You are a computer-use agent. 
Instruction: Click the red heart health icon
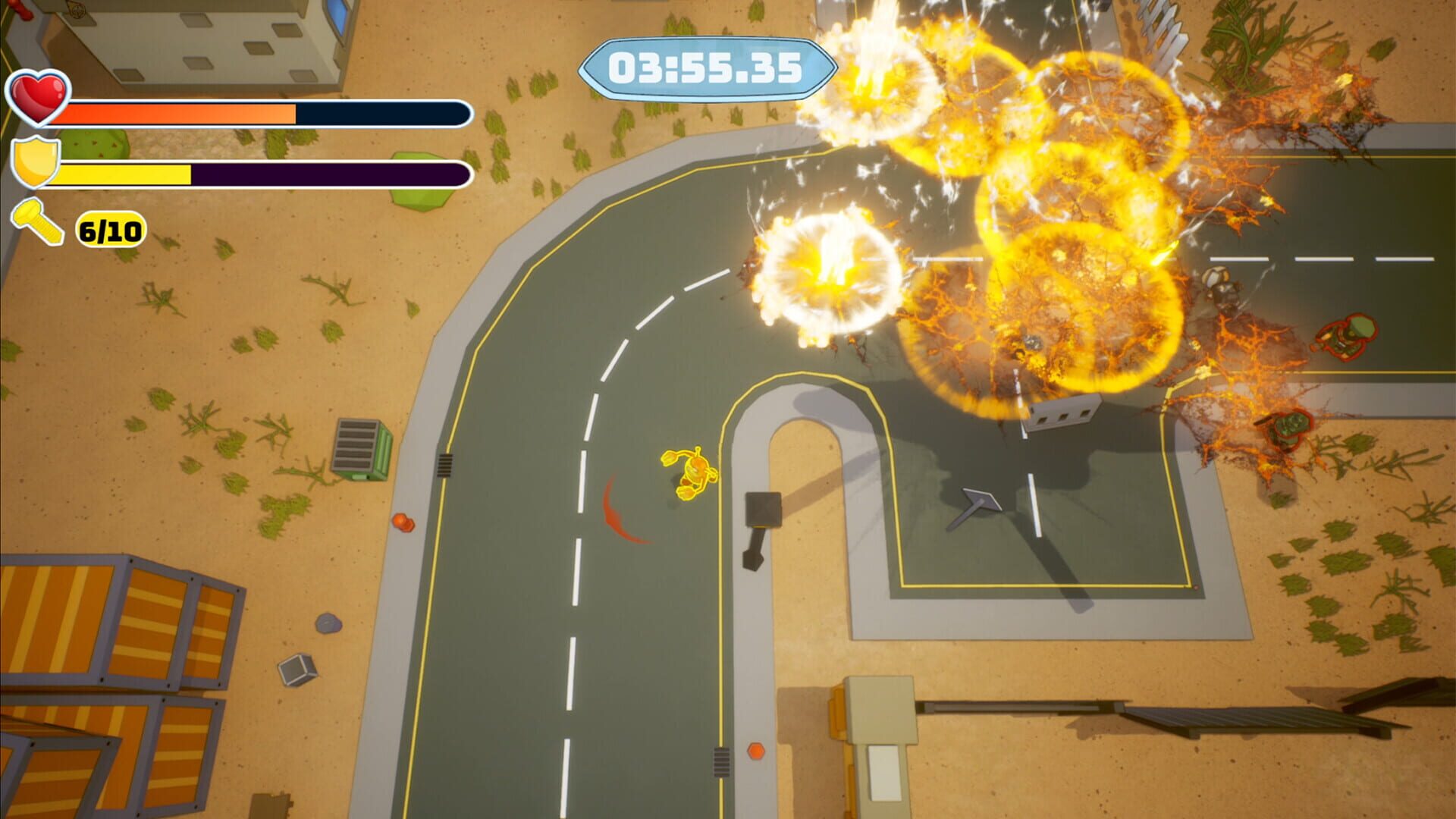tap(39, 99)
